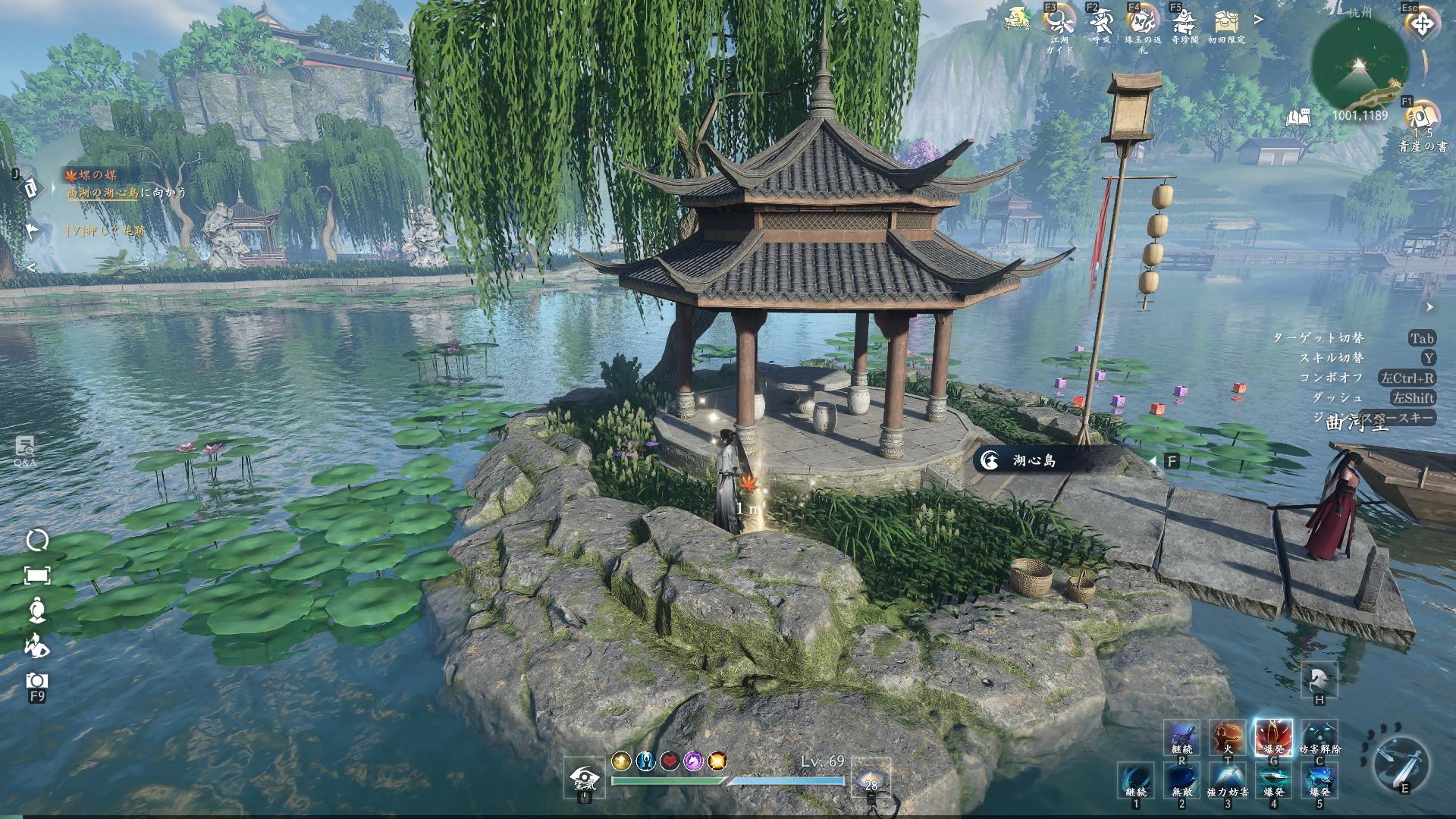Open the 初回限定 offer icon
The width and height of the screenshot is (1456, 819).
point(1226,20)
